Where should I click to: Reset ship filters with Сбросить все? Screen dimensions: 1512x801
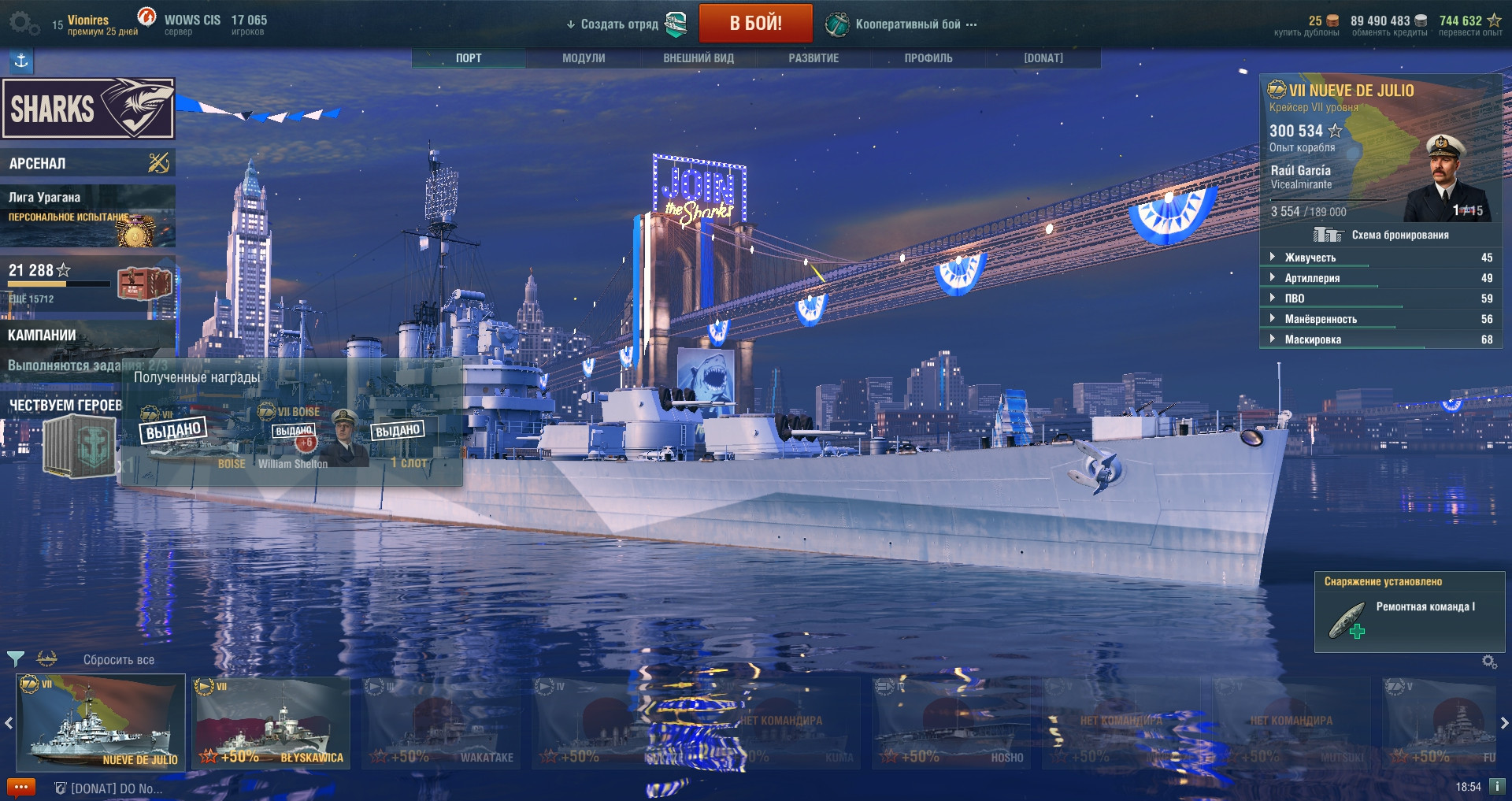click(119, 660)
